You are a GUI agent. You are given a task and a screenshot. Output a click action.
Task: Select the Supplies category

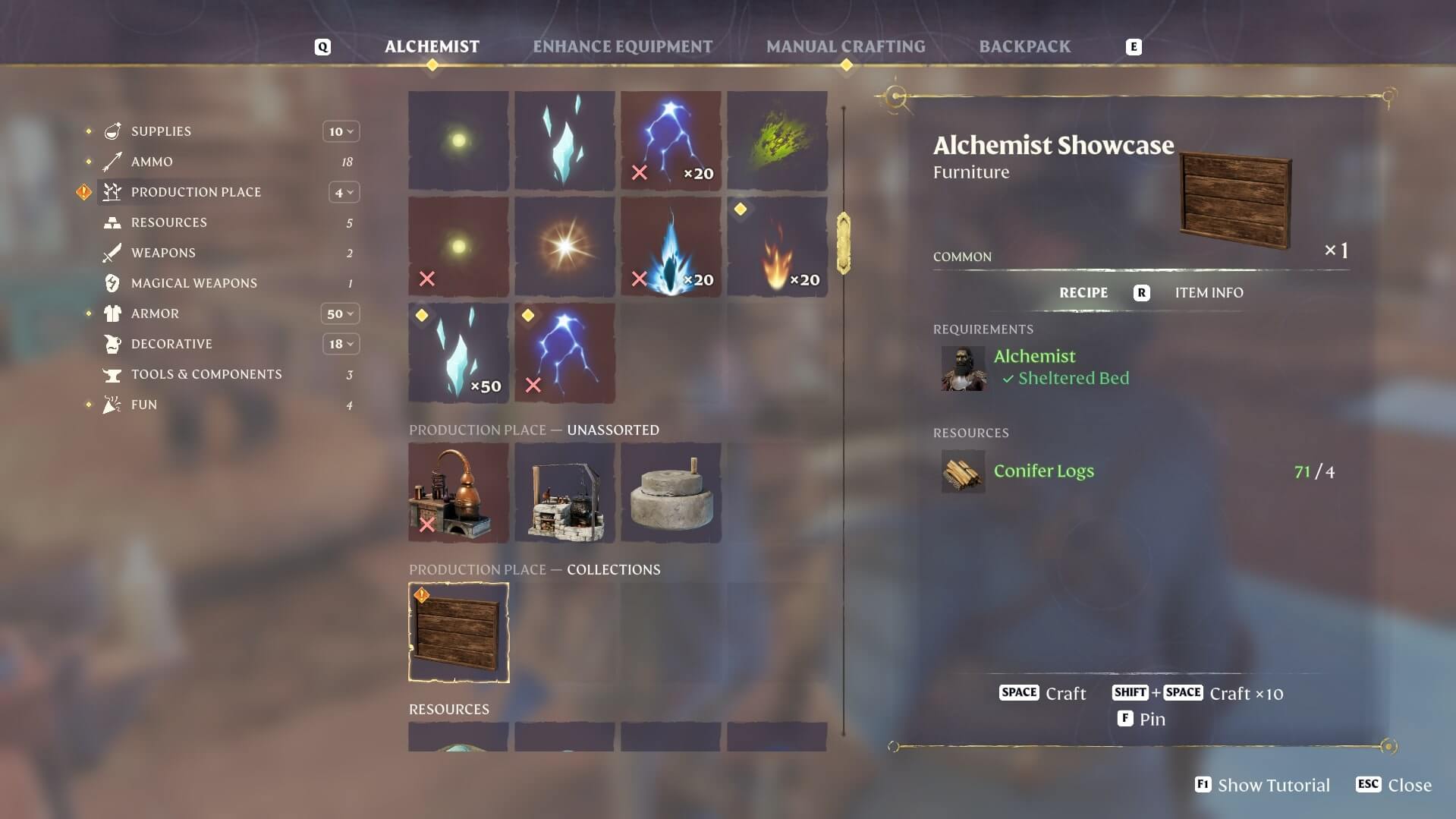point(161,131)
